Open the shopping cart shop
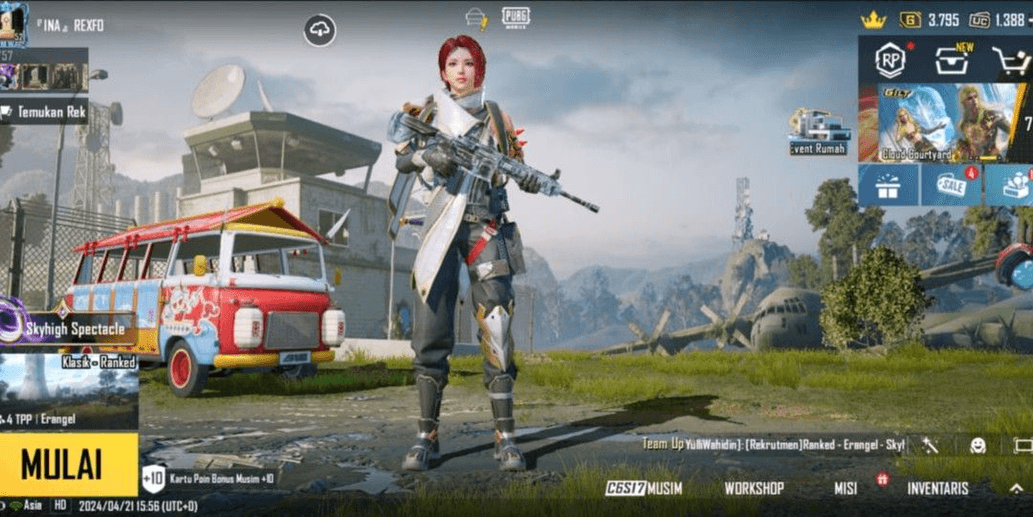This screenshot has height=517, width=1033. pos(1010,62)
